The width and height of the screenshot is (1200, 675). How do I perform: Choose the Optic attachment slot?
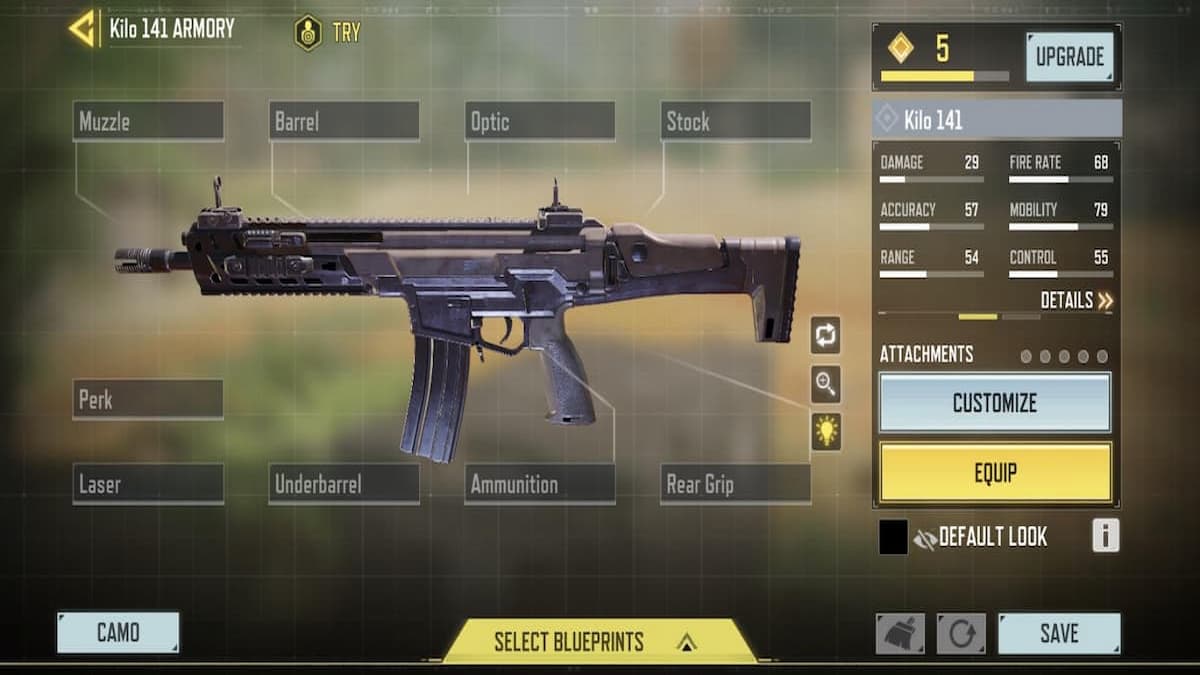click(540, 122)
